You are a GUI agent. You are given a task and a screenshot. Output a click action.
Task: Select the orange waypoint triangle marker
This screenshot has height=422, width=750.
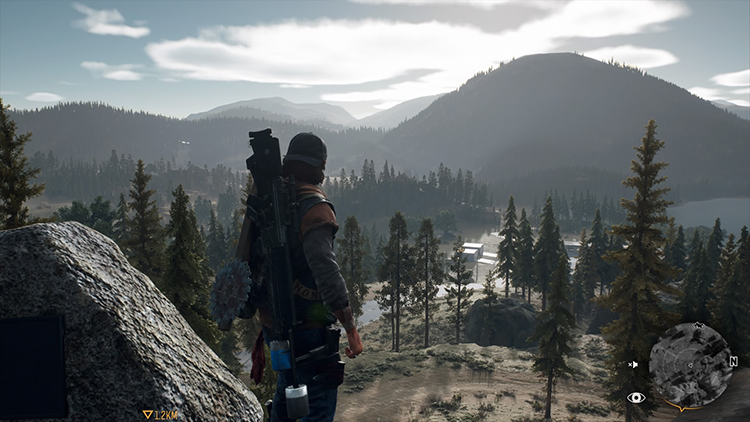point(148,414)
